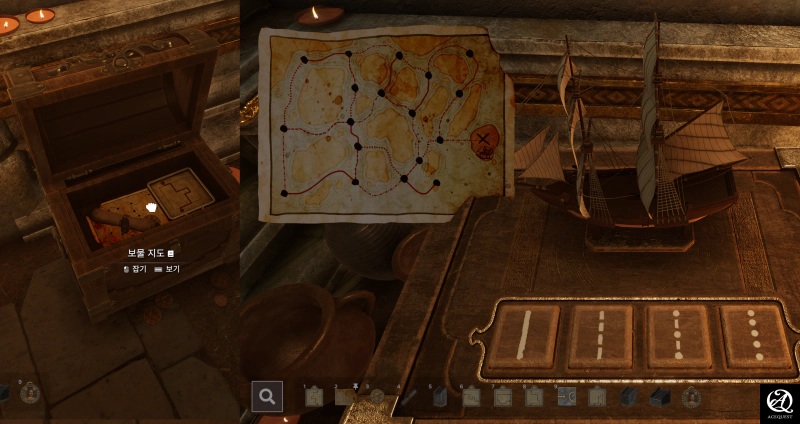Select the solid line tile

click(524, 335)
